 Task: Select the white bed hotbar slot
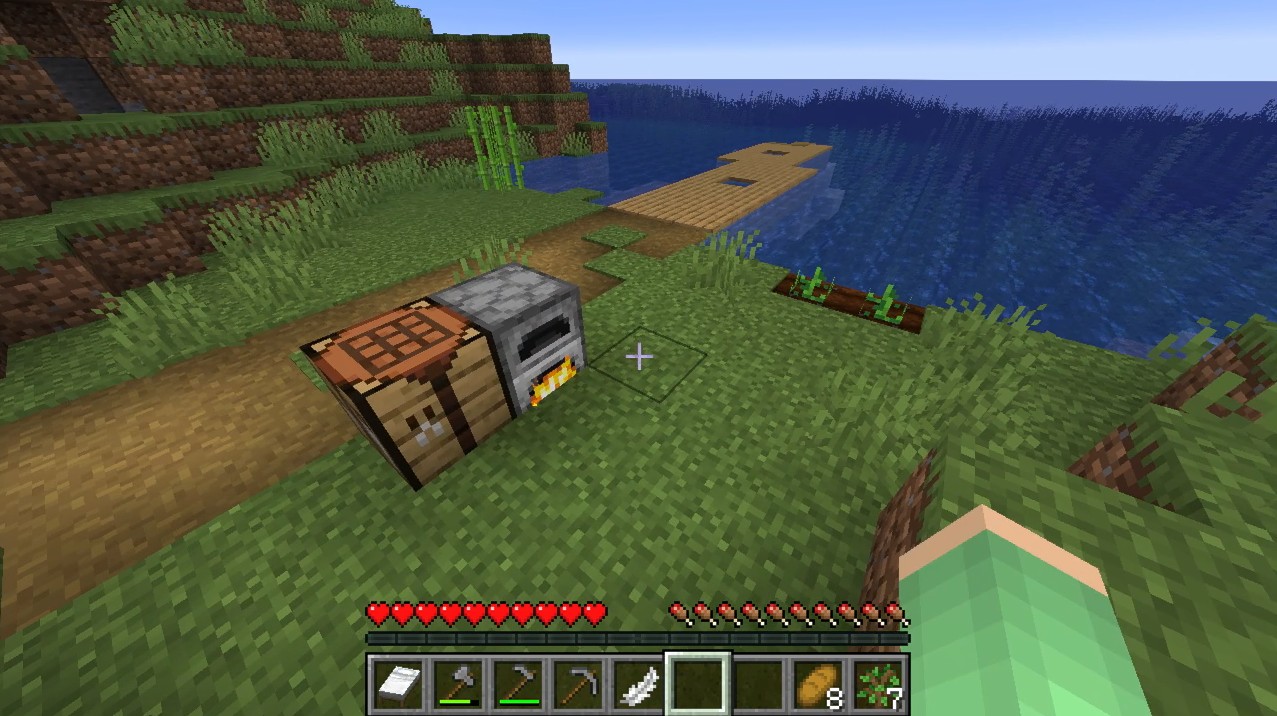pos(397,684)
